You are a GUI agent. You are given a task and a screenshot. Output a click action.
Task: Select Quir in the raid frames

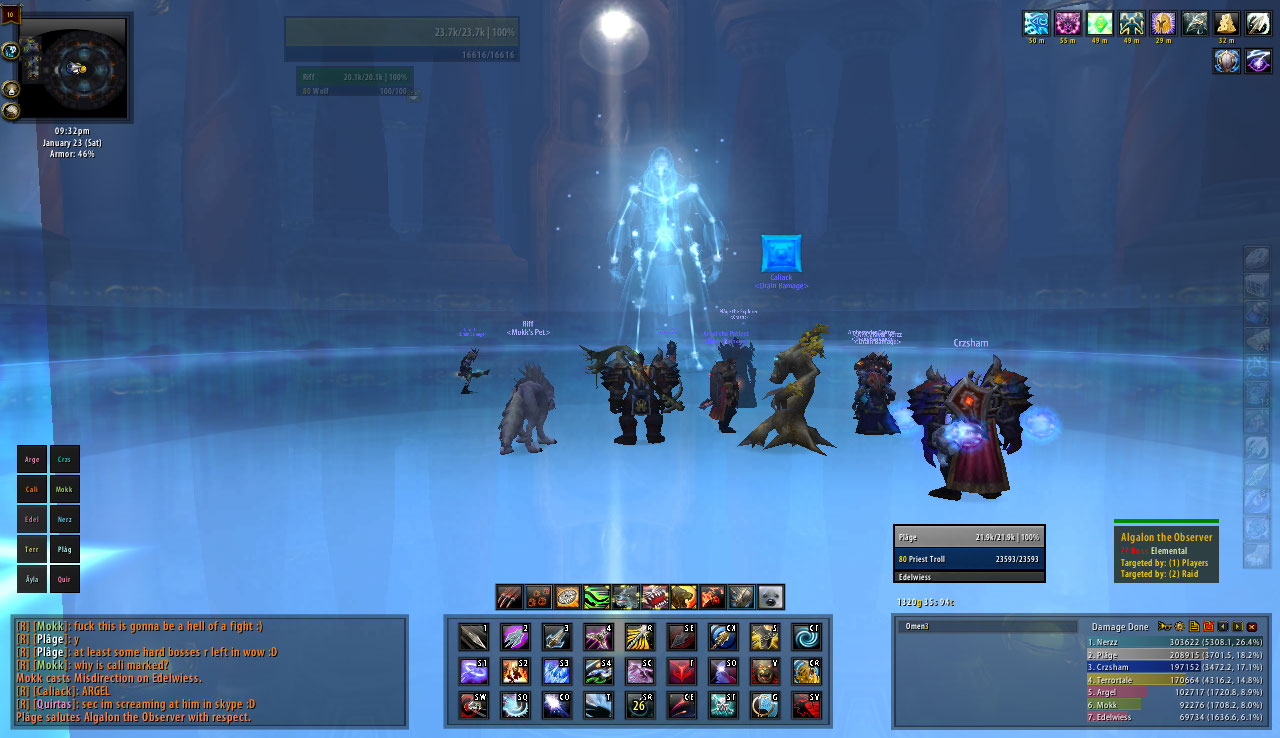click(x=65, y=578)
